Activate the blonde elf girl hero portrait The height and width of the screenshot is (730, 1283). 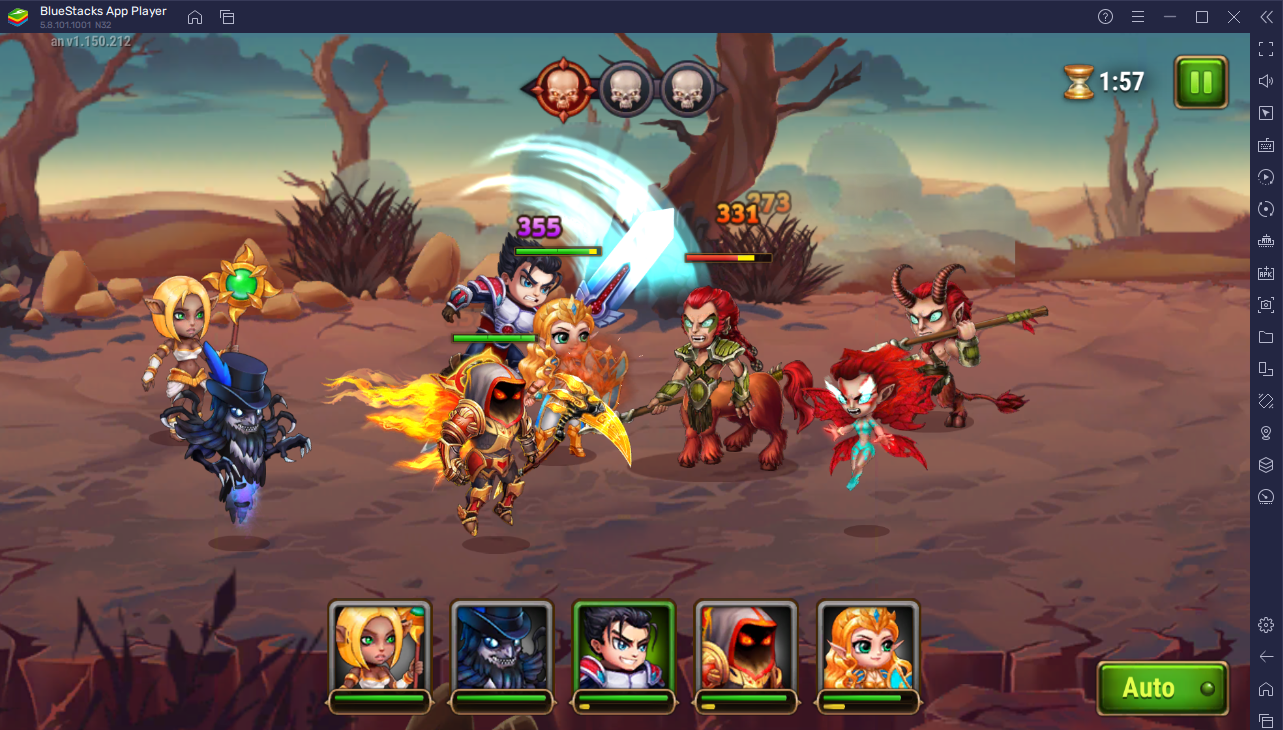380,649
